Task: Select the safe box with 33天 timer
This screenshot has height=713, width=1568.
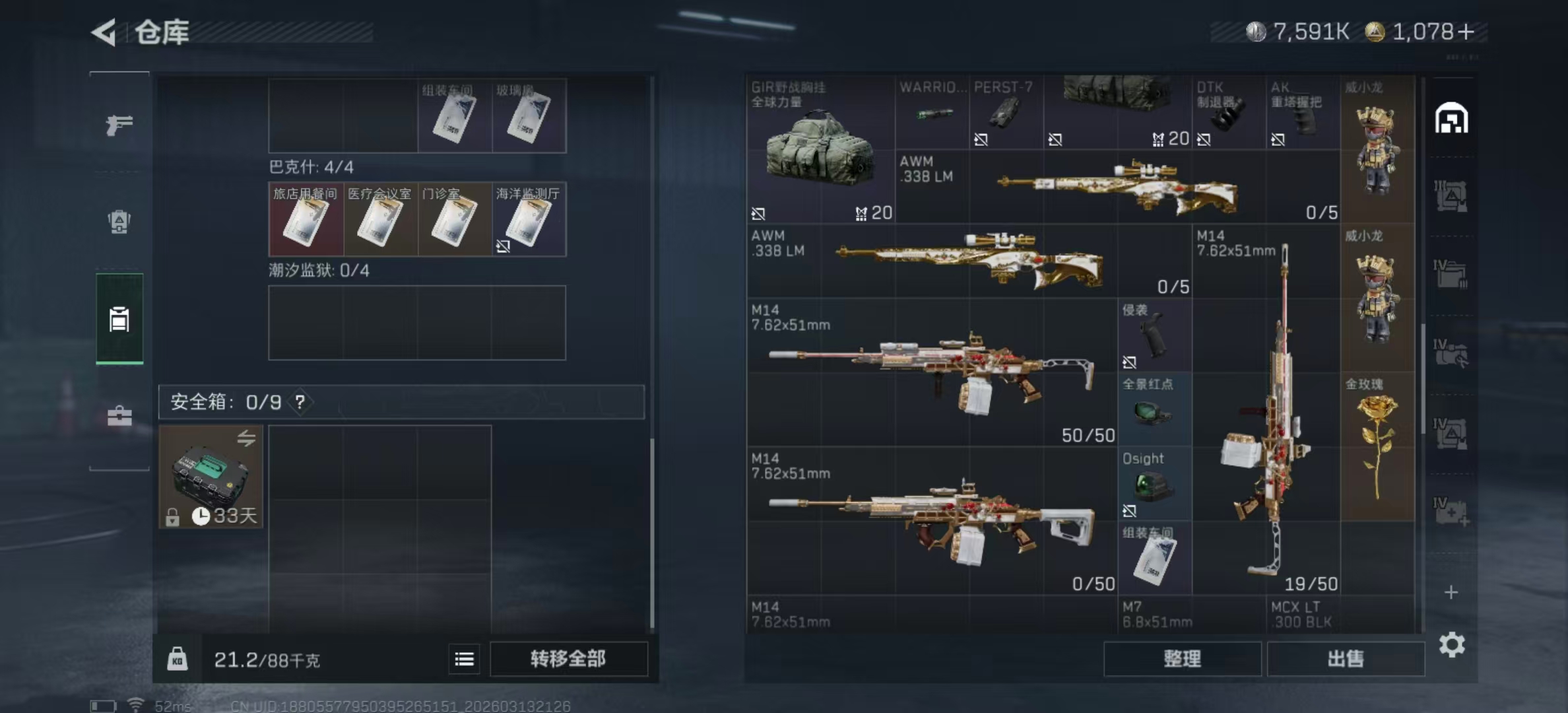Action: pyautogui.click(x=211, y=476)
